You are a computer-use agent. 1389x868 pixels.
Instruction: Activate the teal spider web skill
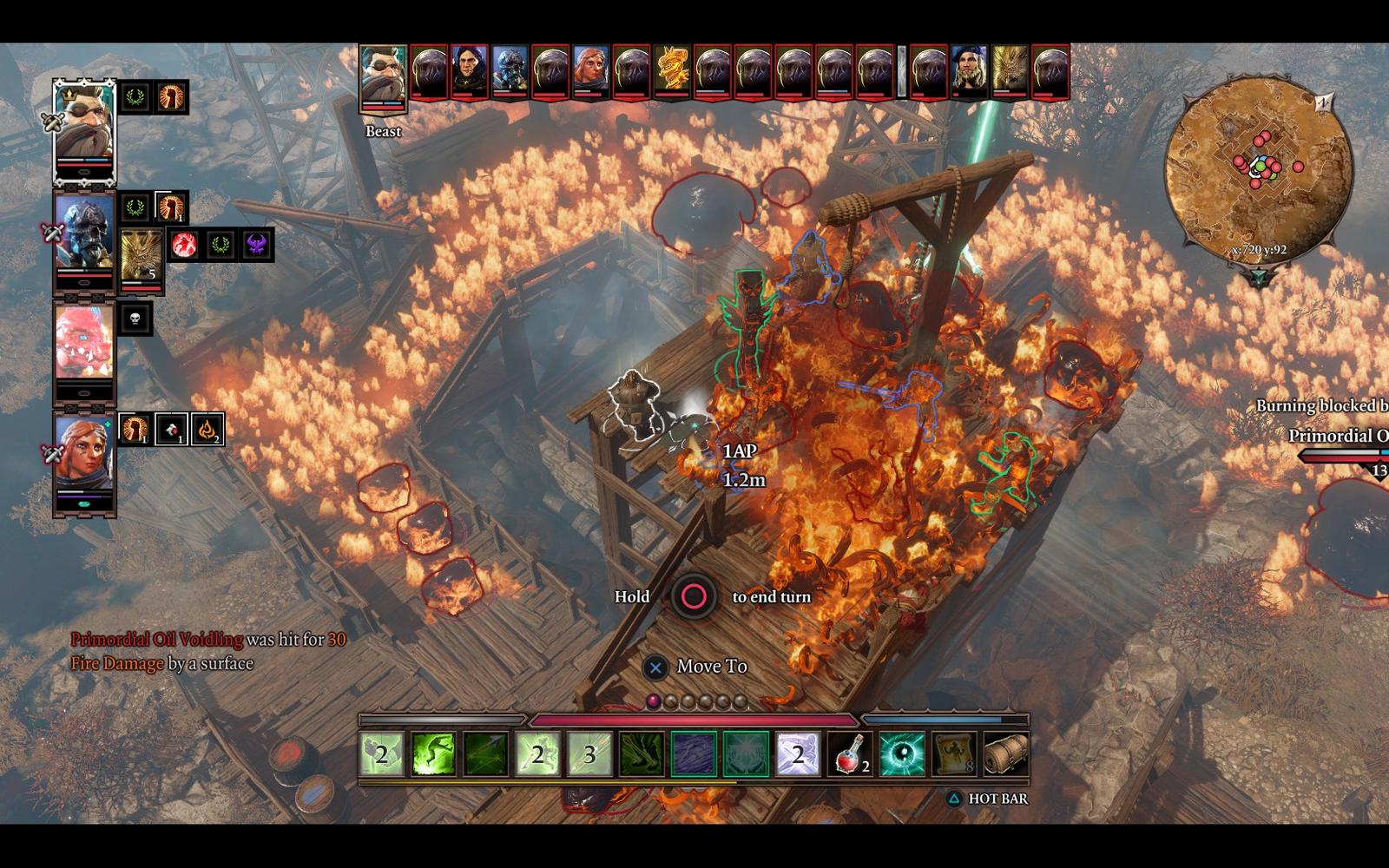click(x=746, y=753)
